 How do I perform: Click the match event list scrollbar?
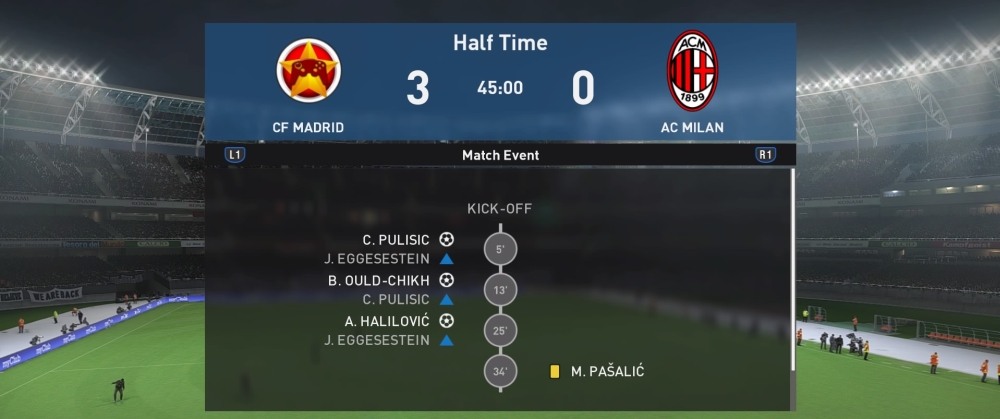pyautogui.click(x=791, y=270)
